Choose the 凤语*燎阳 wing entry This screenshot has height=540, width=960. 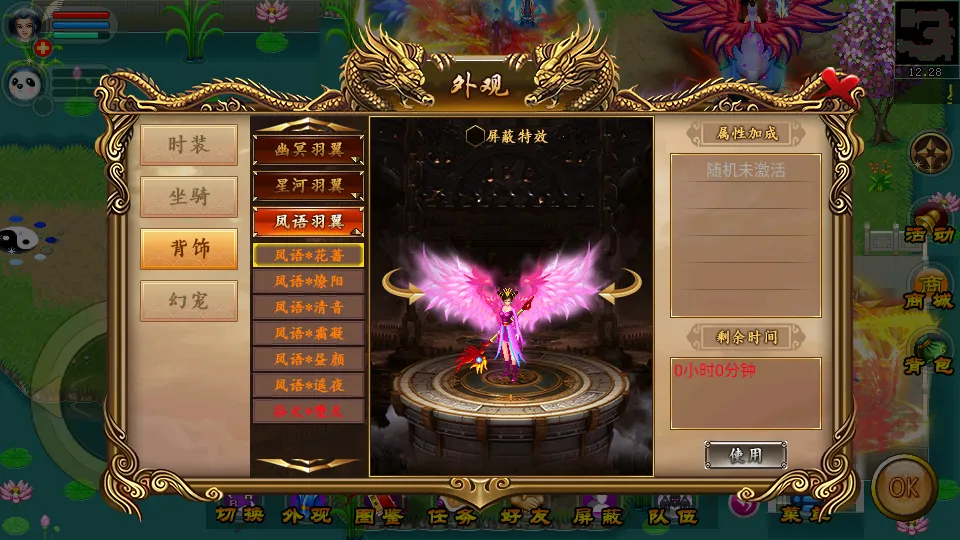308,281
